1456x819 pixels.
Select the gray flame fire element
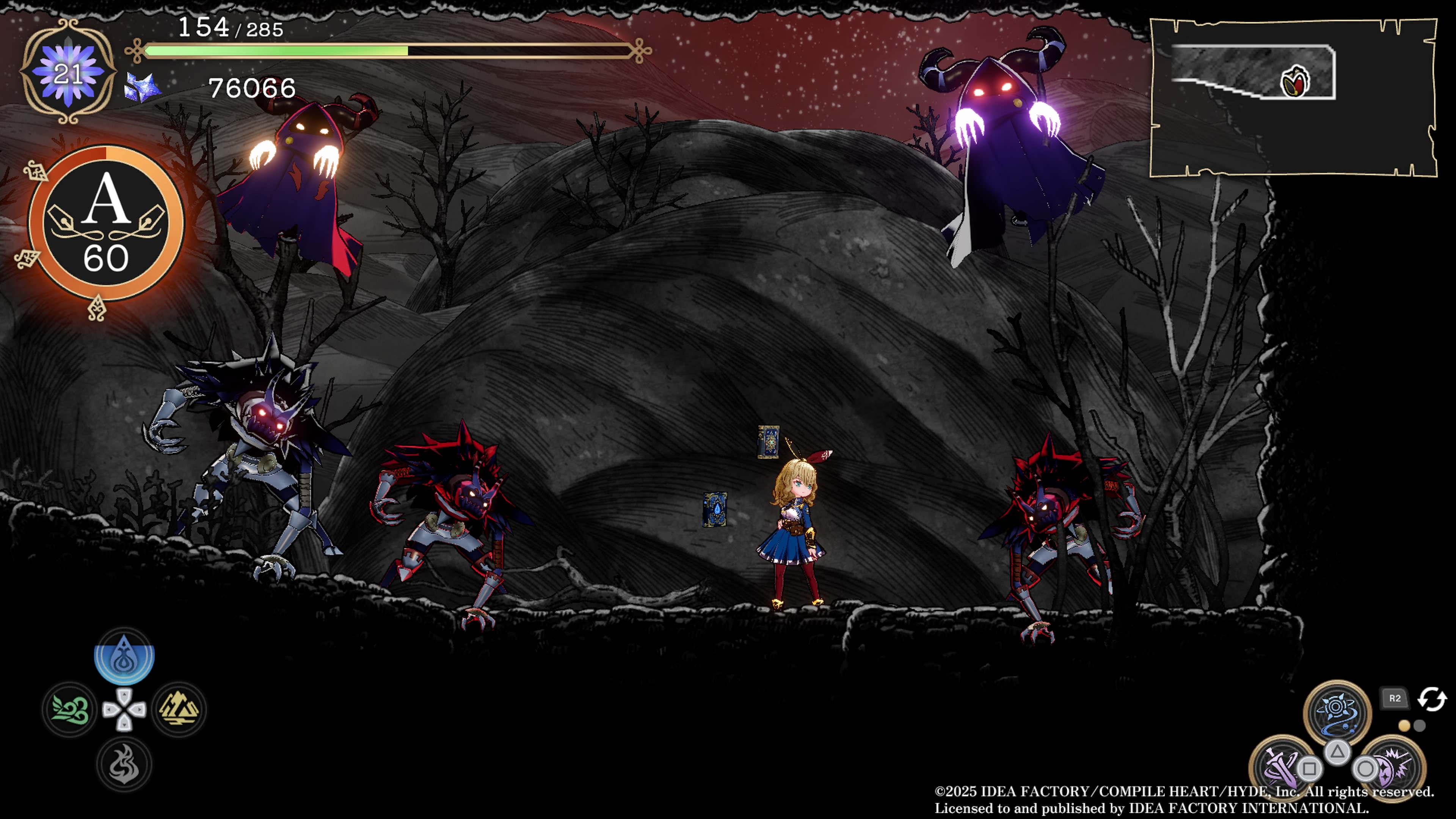(124, 764)
